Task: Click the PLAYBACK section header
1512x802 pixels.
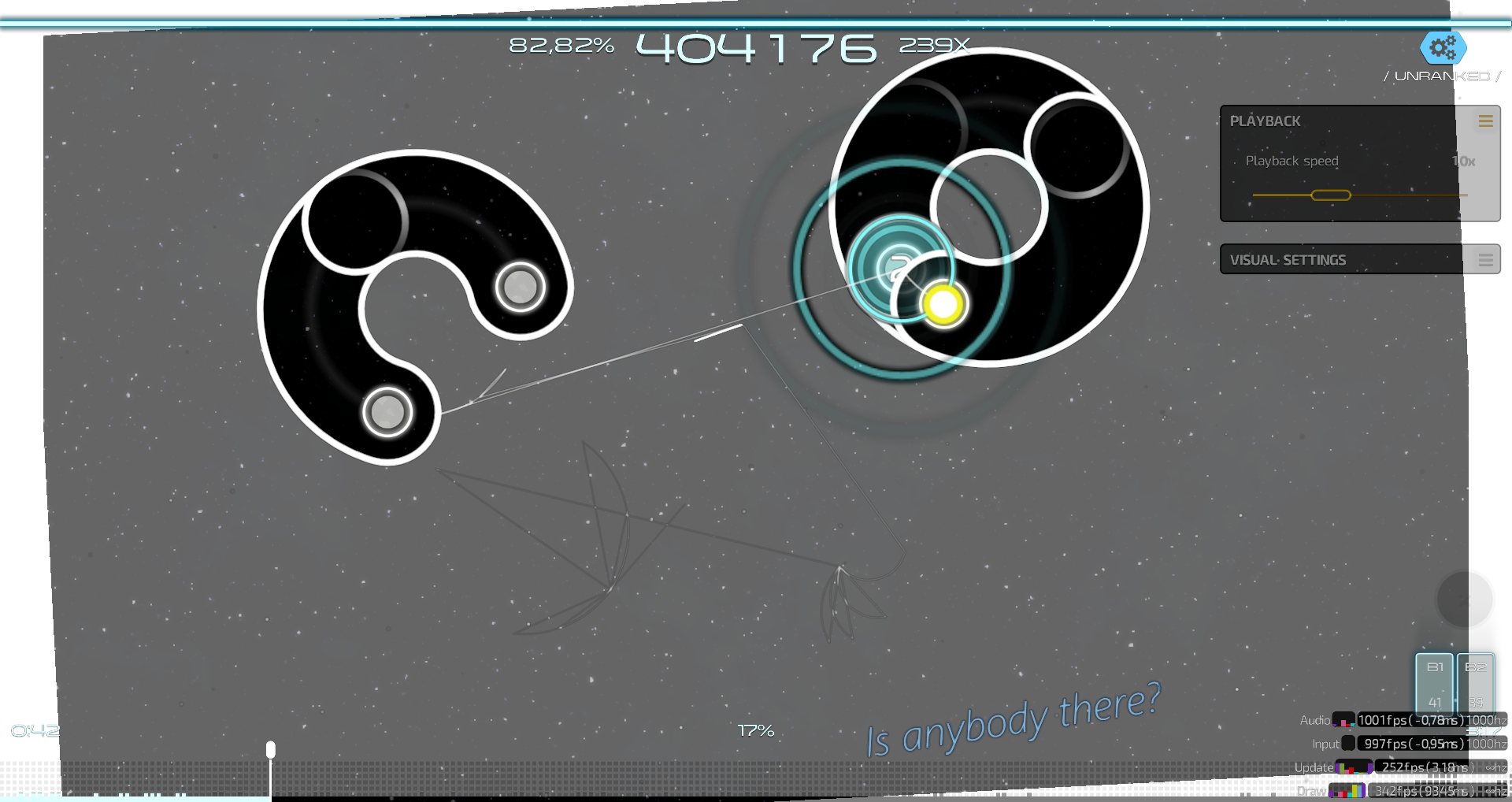Action: 1266,121
